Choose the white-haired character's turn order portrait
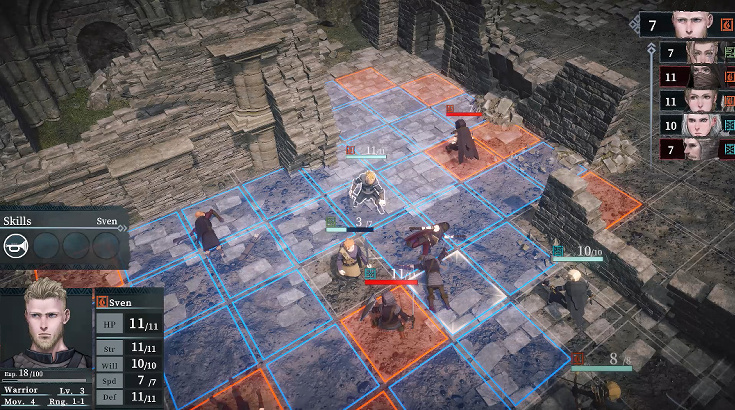 point(698,125)
